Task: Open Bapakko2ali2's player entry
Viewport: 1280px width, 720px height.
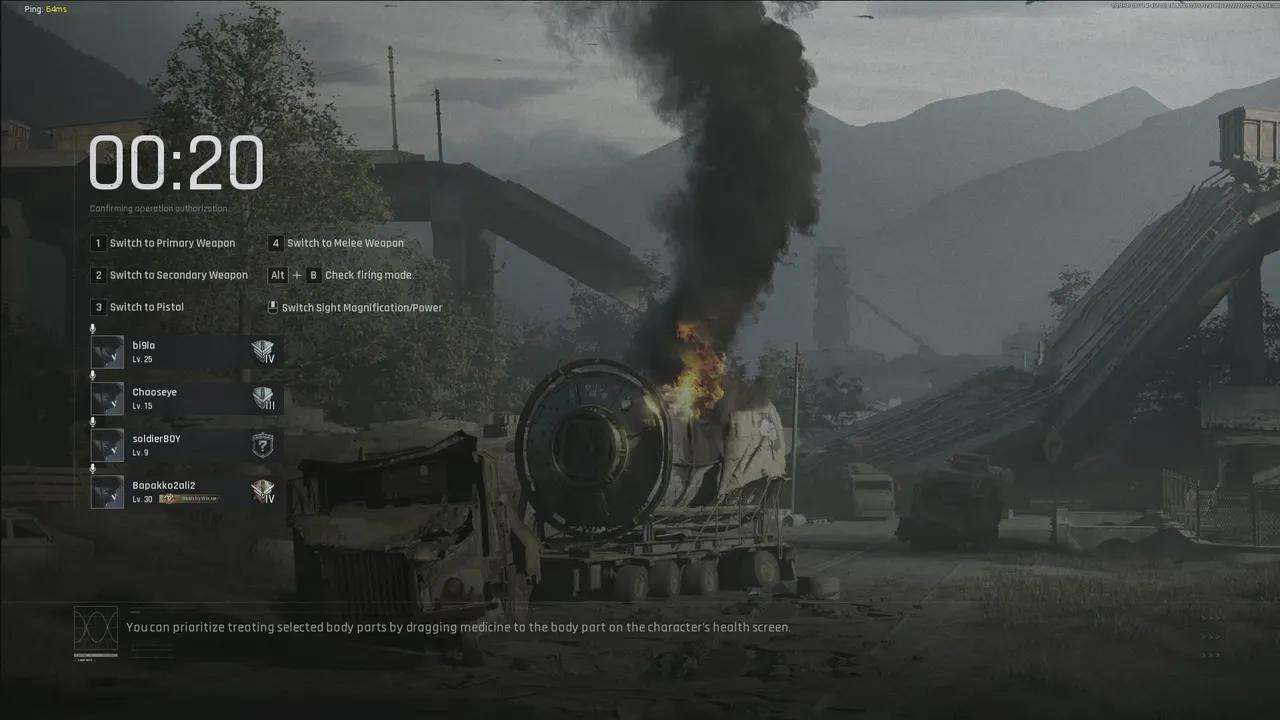Action: [185, 491]
